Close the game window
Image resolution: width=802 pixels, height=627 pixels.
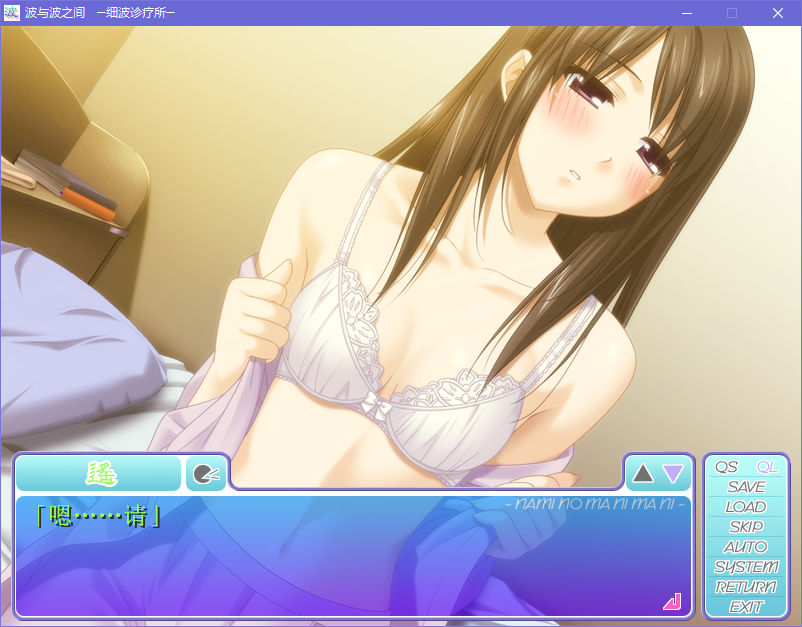point(777,13)
